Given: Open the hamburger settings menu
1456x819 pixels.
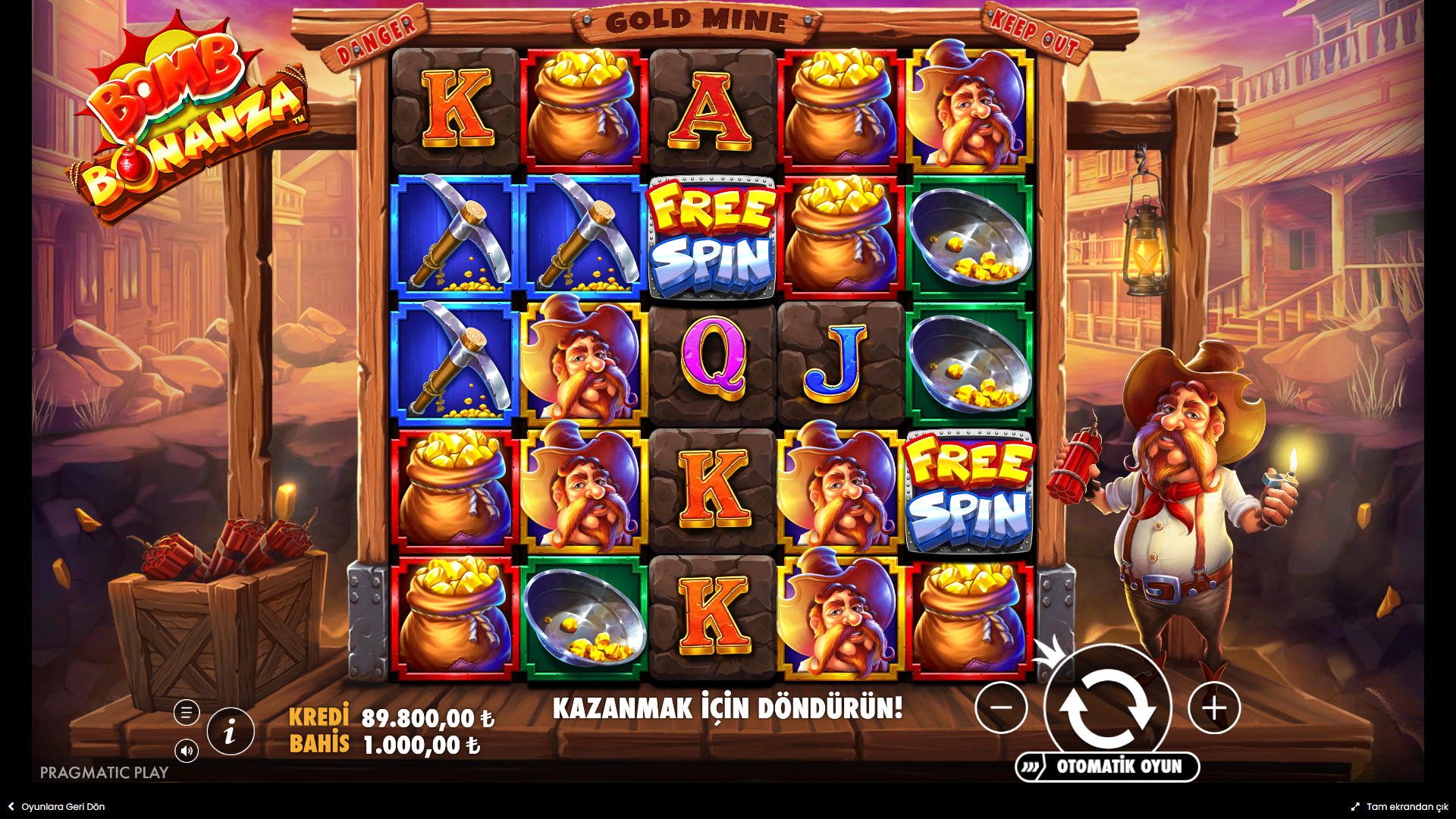Looking at the screenshot, I should tap(187, 713).
